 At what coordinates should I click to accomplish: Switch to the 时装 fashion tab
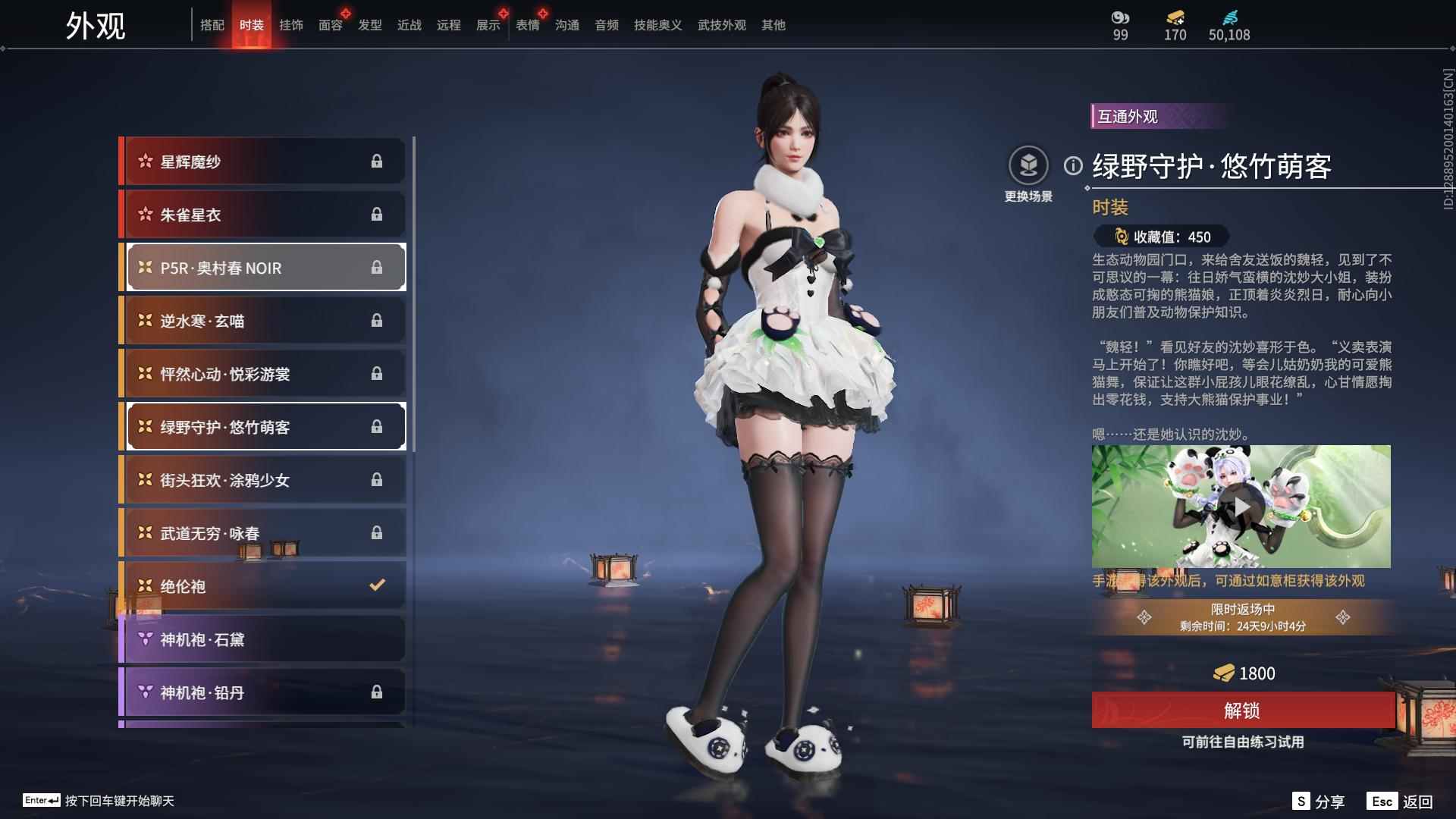click(253, 24)
